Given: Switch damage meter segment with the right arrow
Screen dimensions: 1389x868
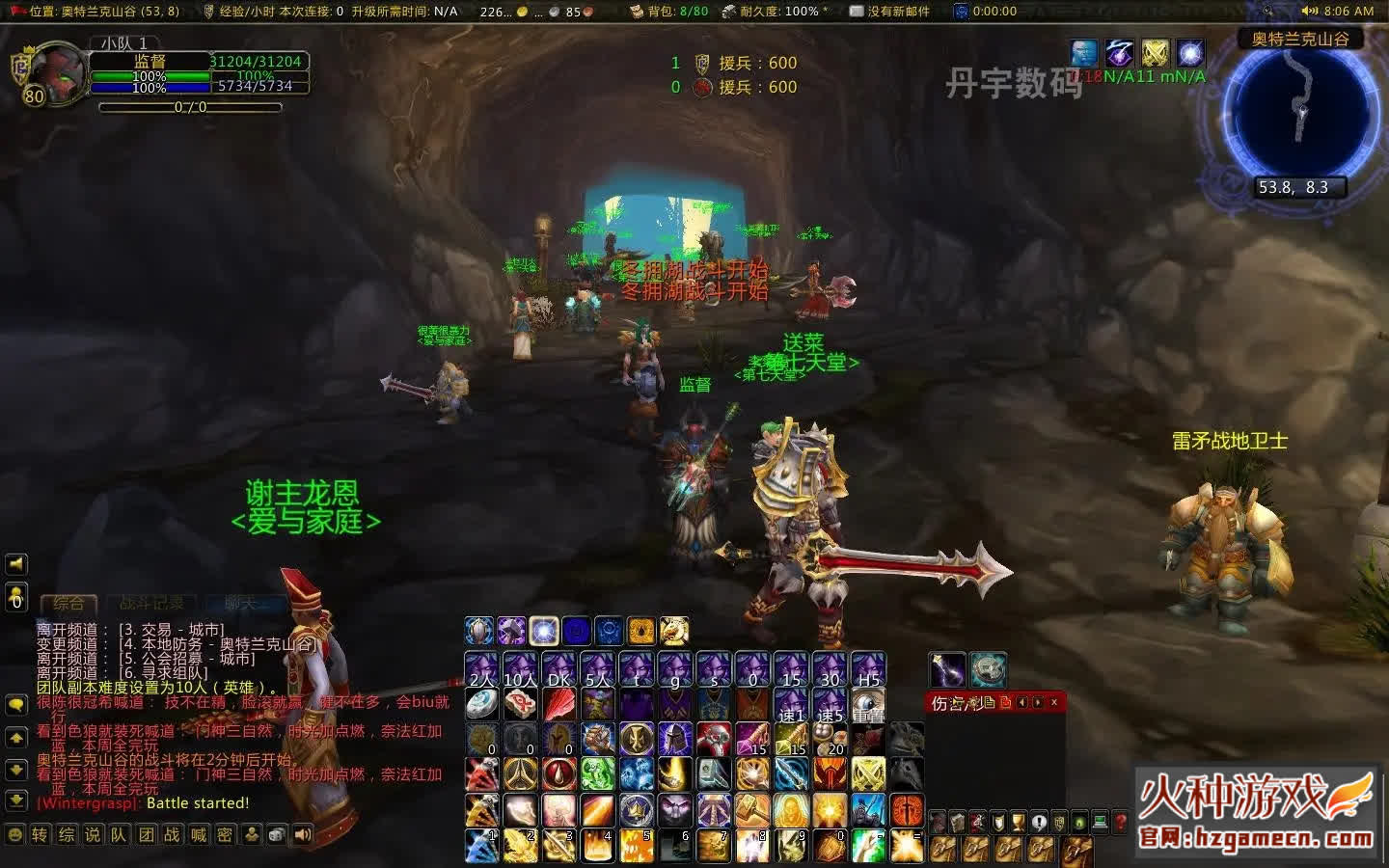Looking at the screenshot, I should pyautogui.click(x=1037, y=702).
